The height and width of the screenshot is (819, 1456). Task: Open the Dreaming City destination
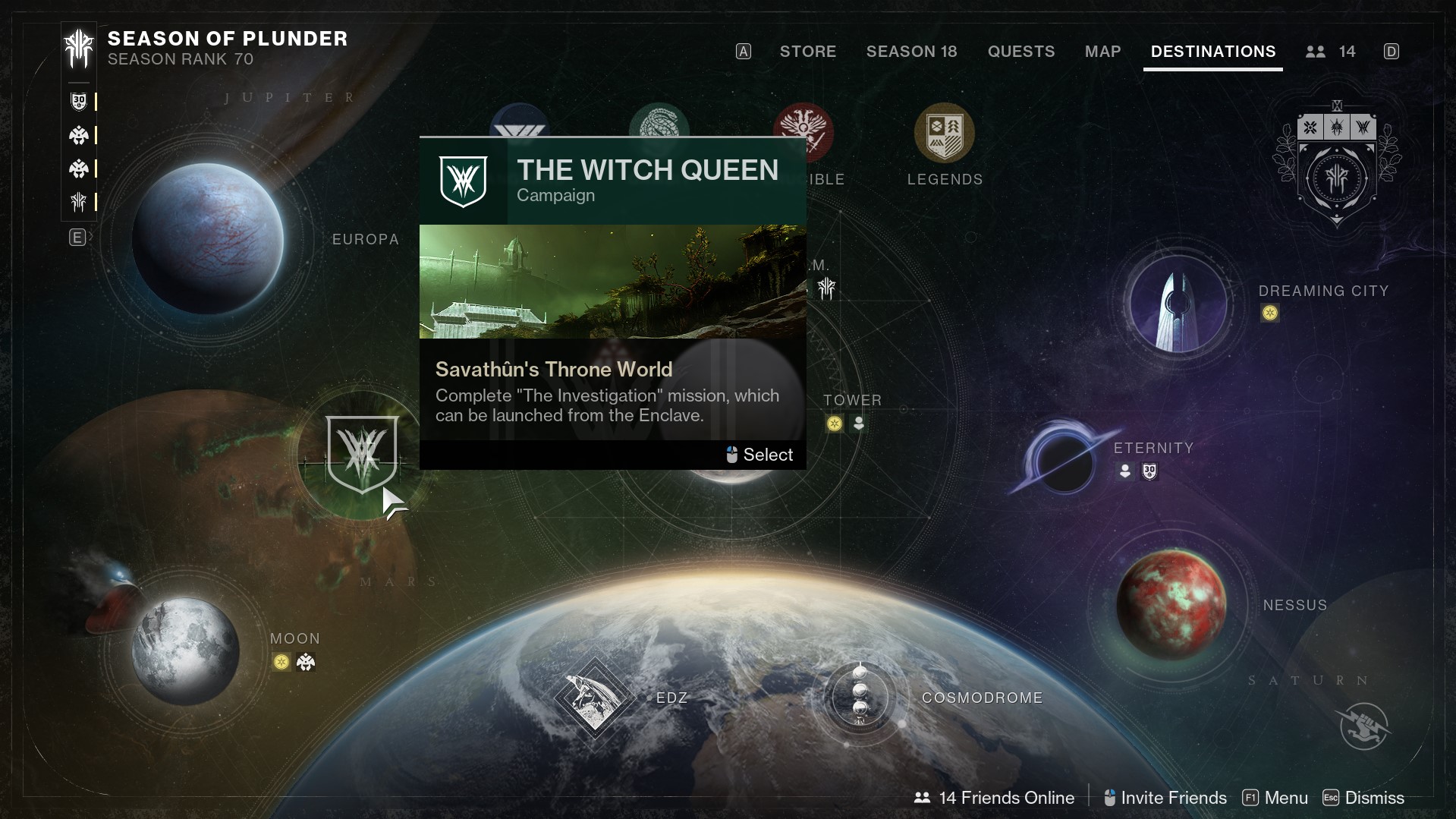[1178, 303]
